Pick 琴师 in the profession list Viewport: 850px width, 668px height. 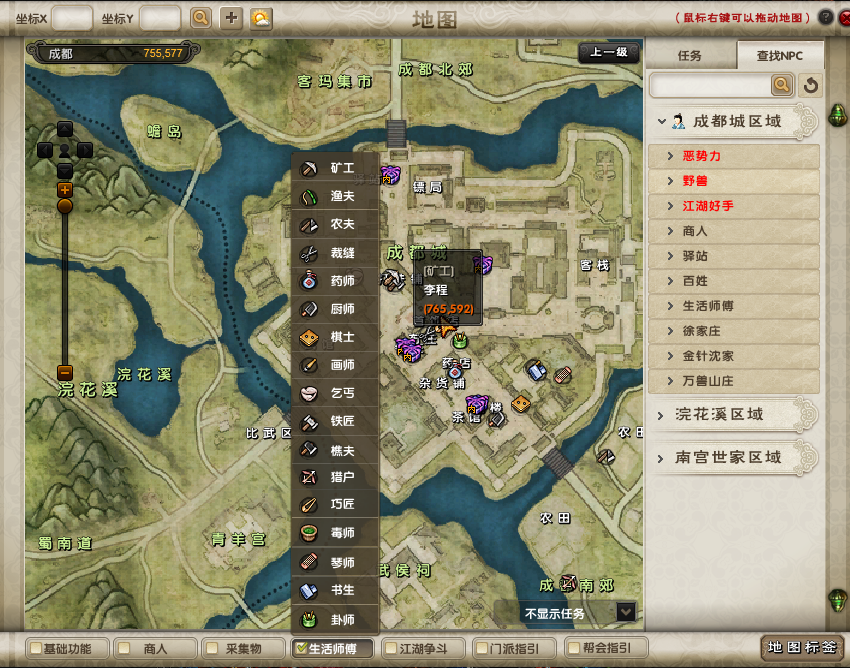pos(335,563)
